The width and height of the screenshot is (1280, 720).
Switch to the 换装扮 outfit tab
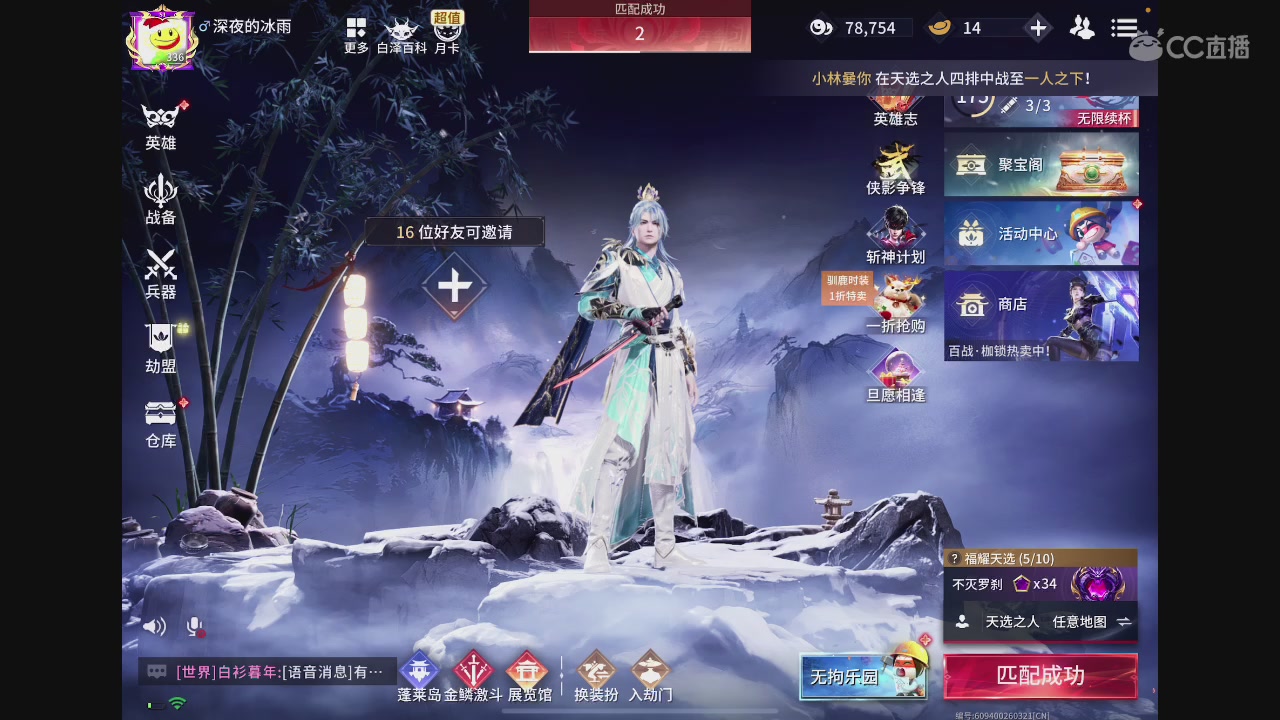click(596, 677)
